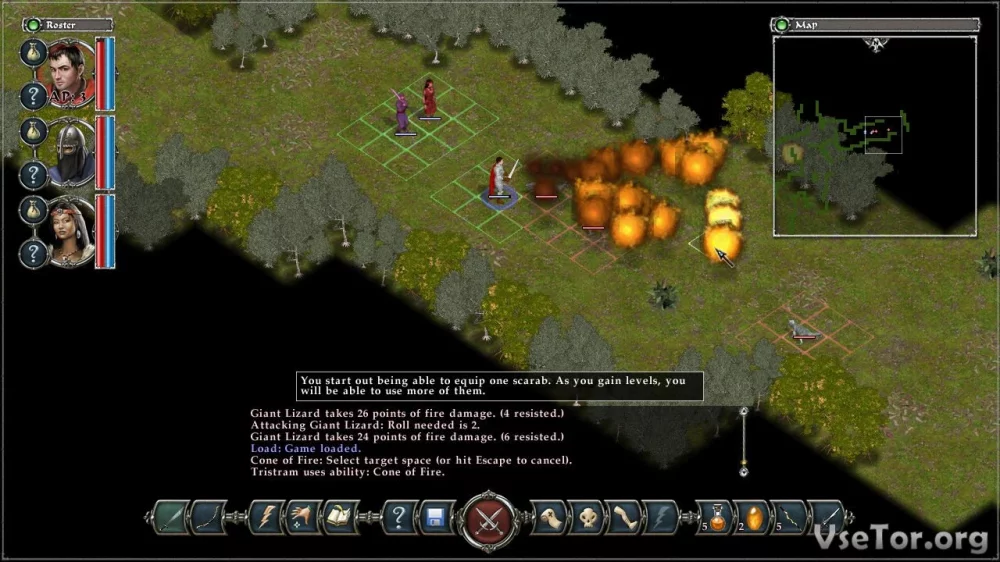Toggle the Roster panel green button
The height and width of the screenshot is (562, 1000).
(x=32, y=24)
